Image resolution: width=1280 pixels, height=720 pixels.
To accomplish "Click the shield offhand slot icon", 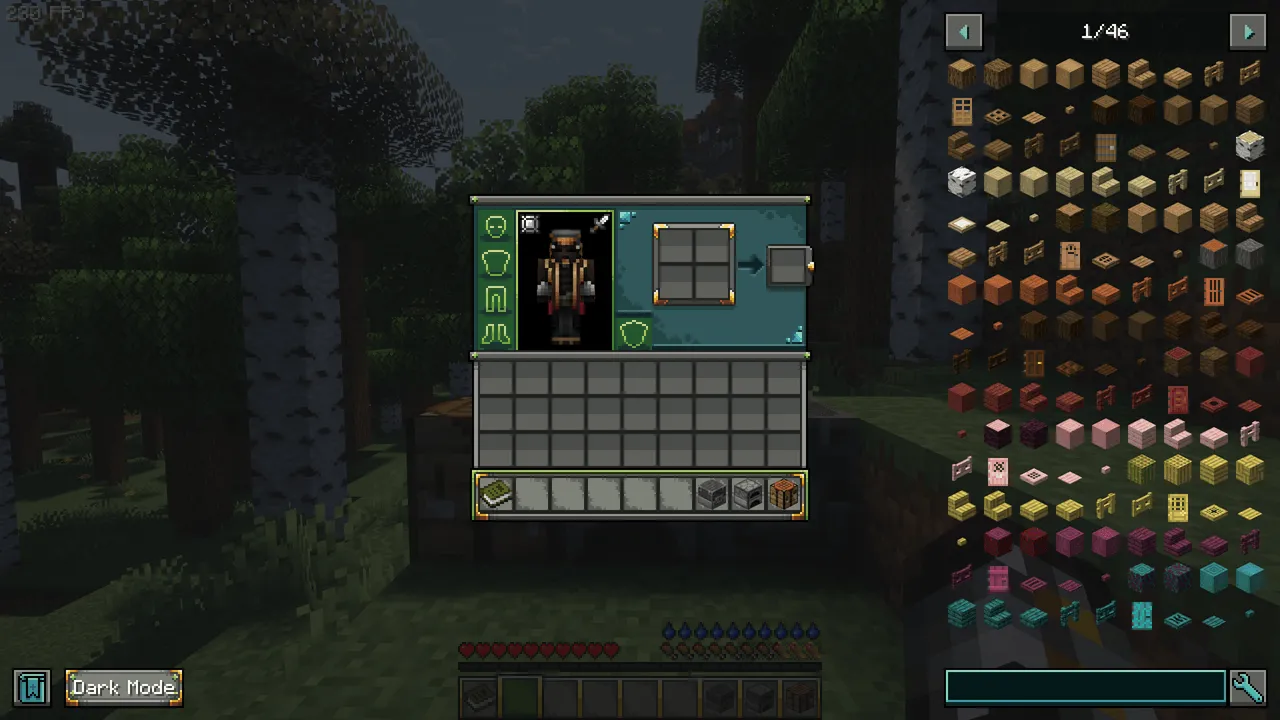I will pos(635,333).
